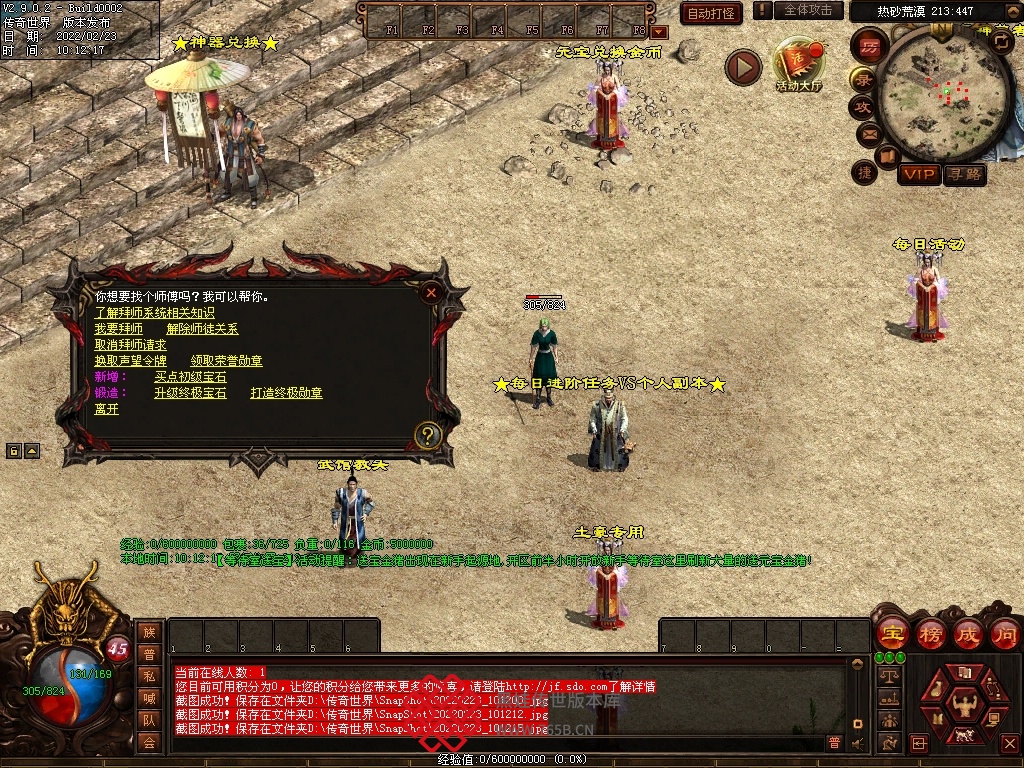The image size is (1024, 768).
Task: Choose the 我要拜师 option
Action: [x=118, y=329]
